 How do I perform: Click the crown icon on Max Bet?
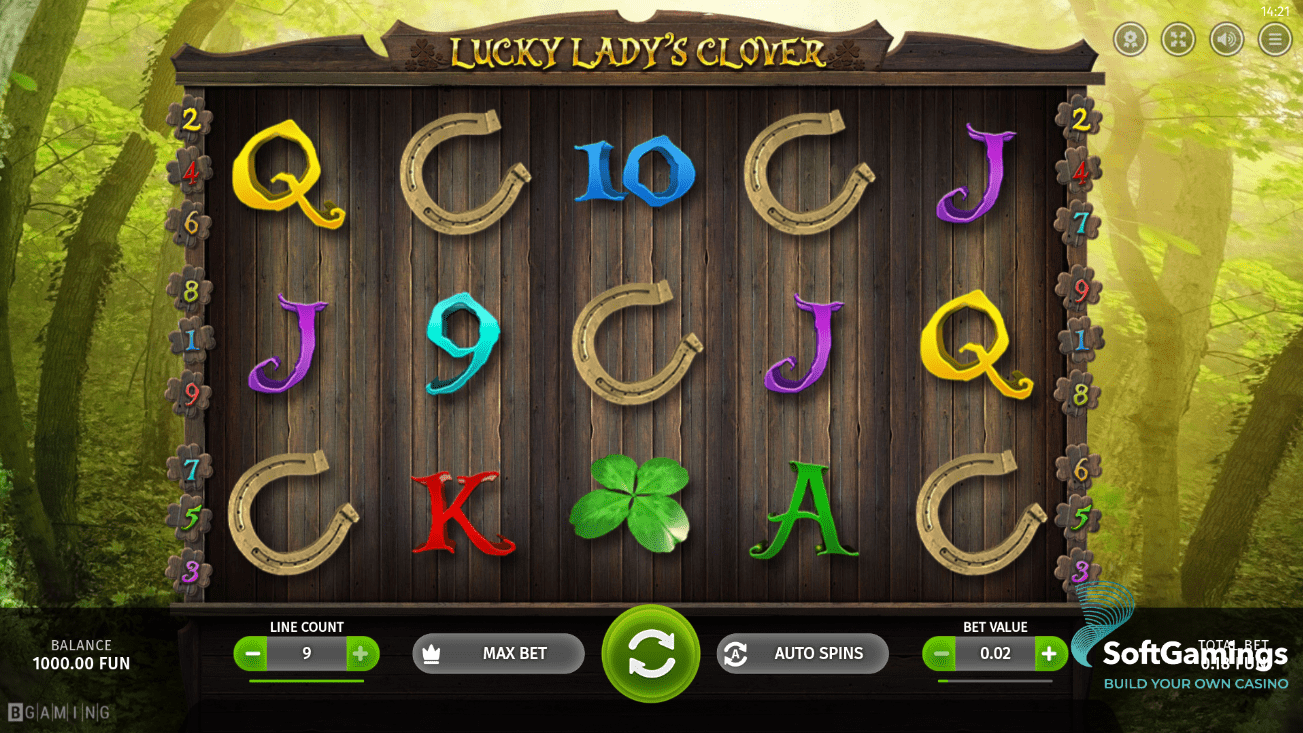tap(430, 653)
